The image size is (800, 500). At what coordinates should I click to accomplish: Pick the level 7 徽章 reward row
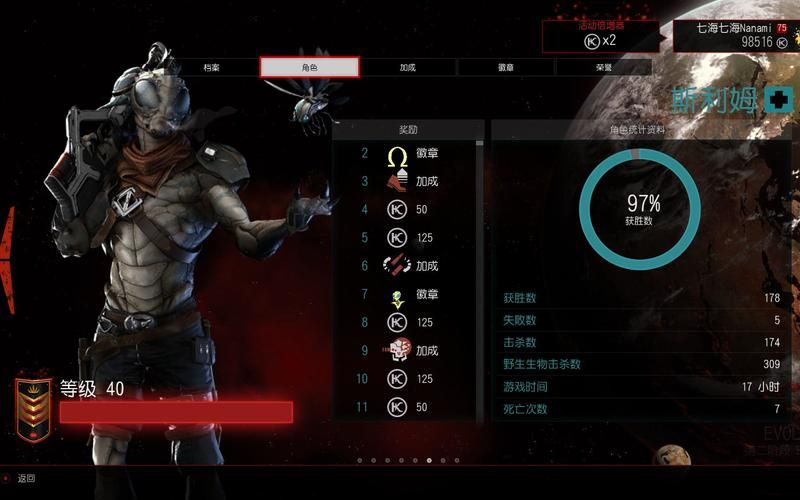click(408, 295)
